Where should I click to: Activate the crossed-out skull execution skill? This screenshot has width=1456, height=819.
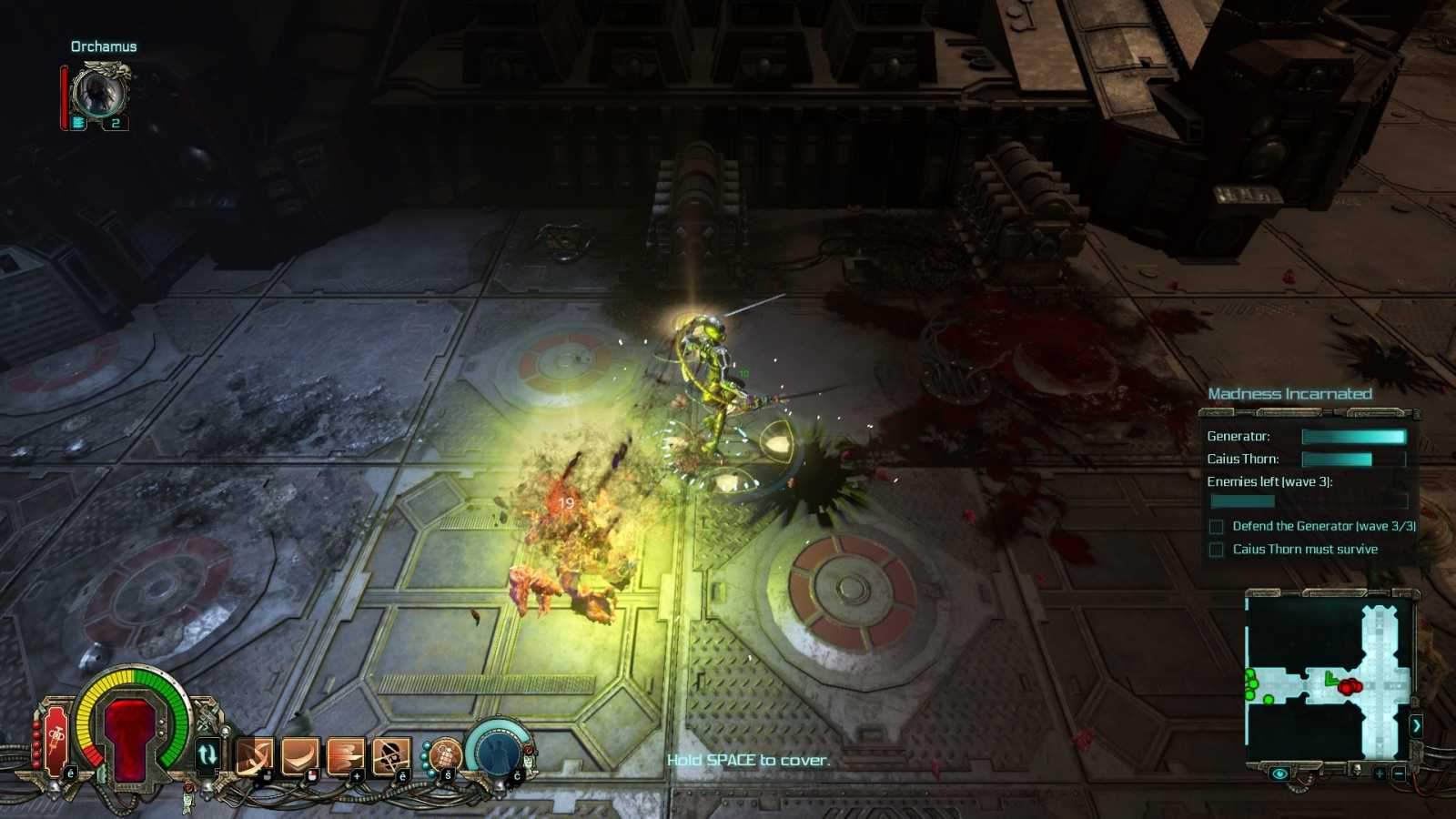point(390,756)
